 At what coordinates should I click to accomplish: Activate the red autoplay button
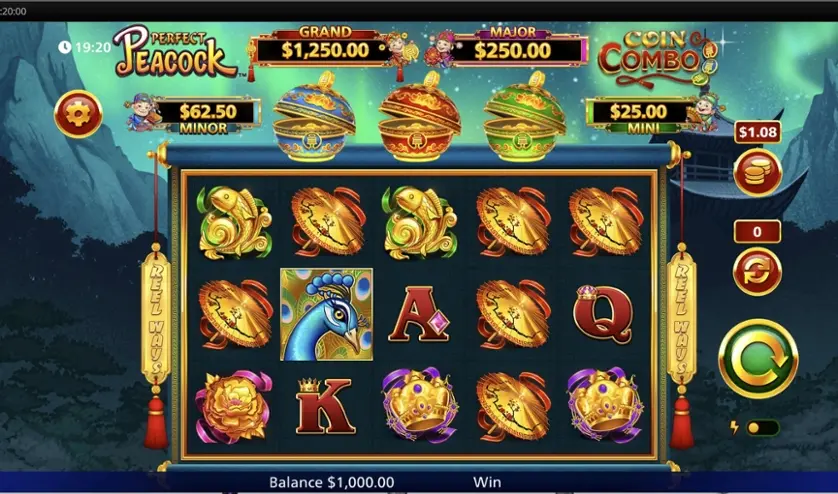(757, 271)
